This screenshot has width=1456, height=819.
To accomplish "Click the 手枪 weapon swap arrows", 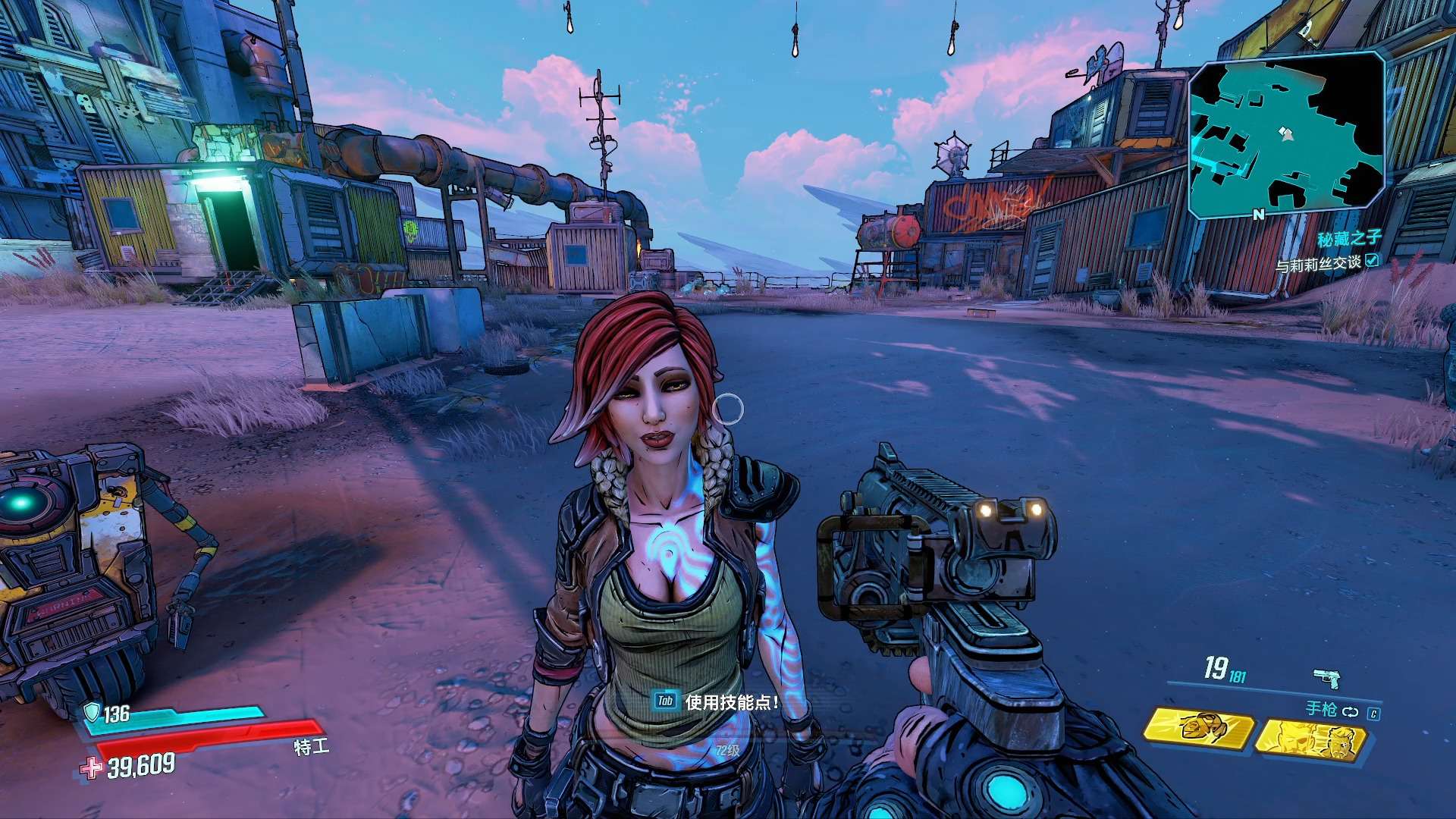I will tap(1350, 712).
